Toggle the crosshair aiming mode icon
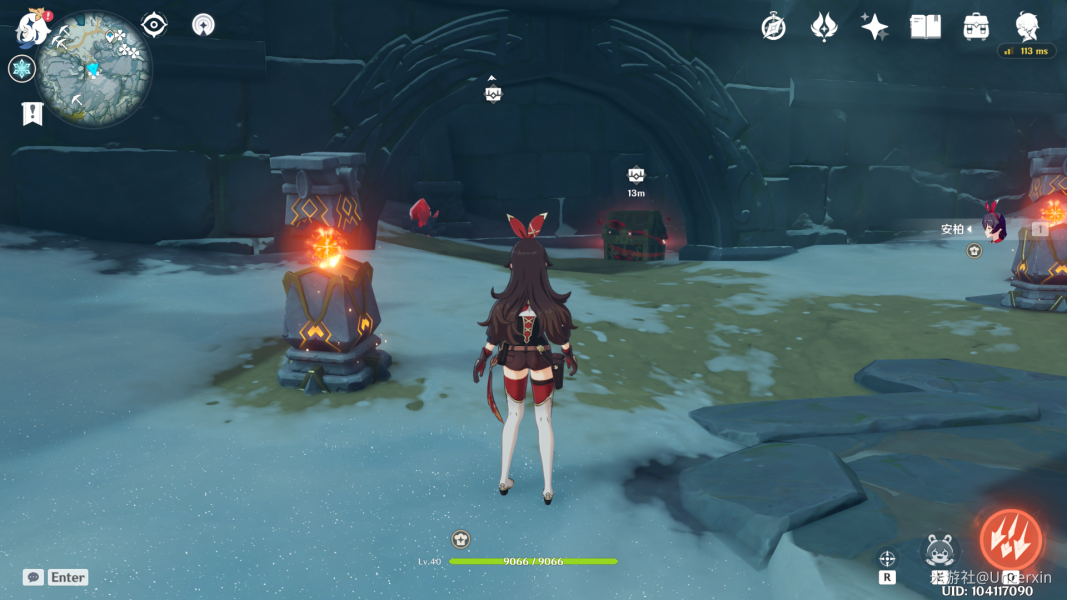 886,559
